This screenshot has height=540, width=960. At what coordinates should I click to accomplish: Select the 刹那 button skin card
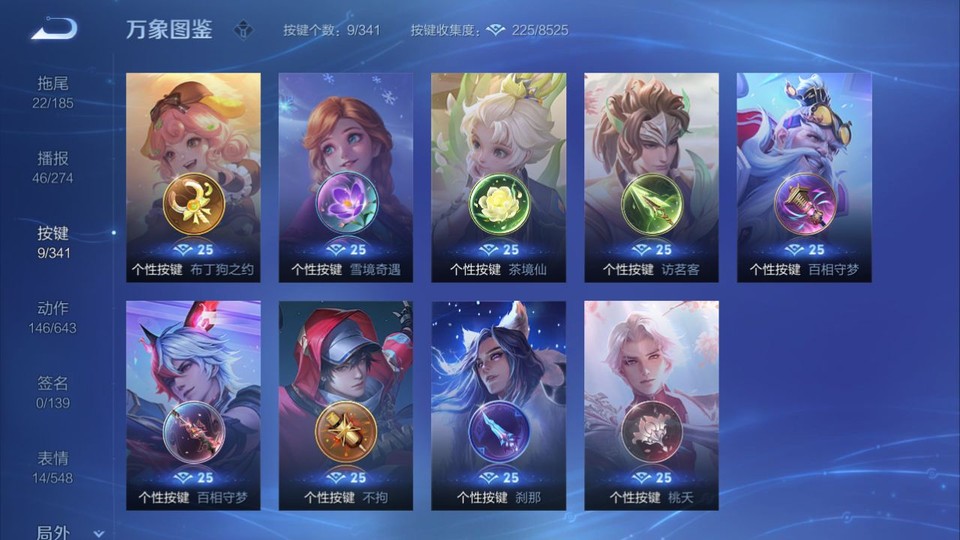coord(498,405)
